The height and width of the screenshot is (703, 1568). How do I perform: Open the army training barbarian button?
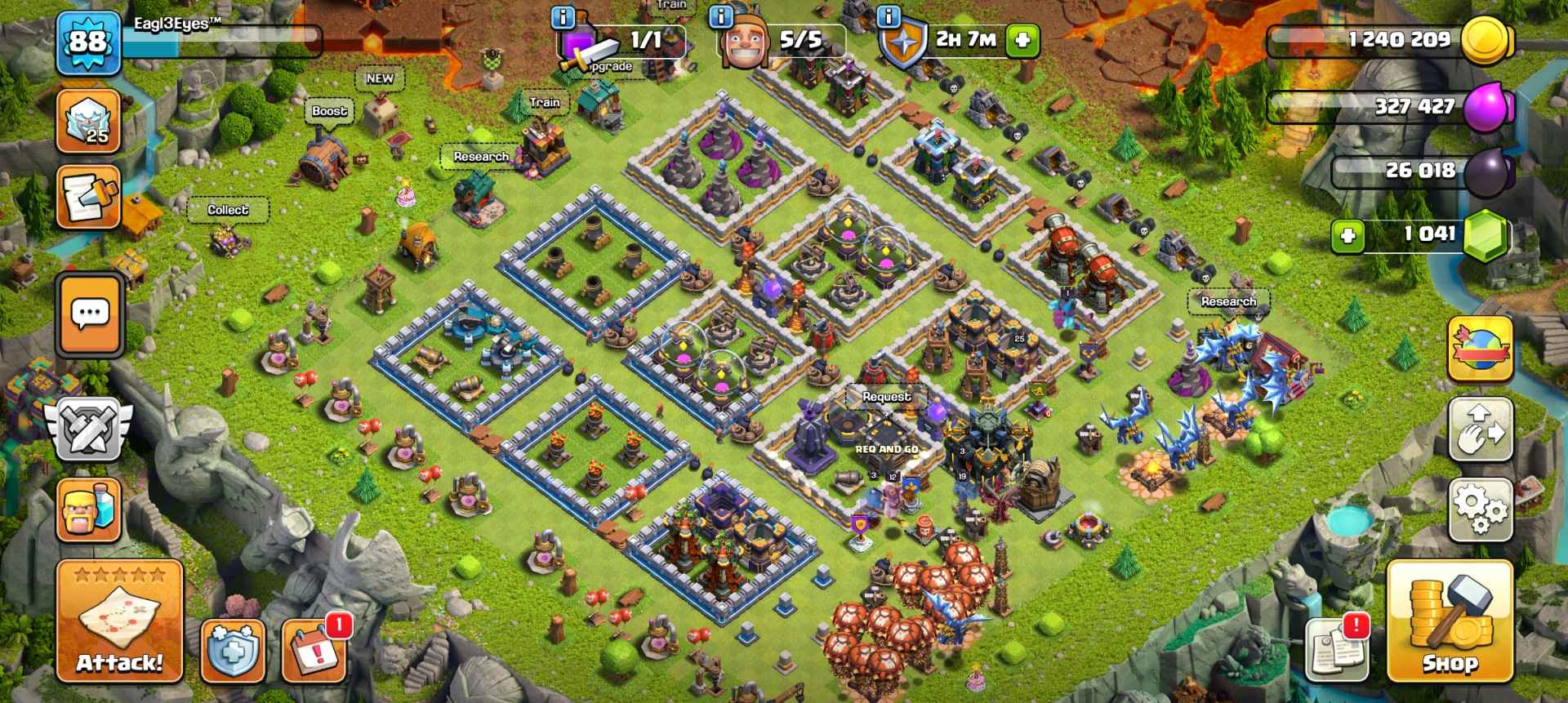[89, 509]
